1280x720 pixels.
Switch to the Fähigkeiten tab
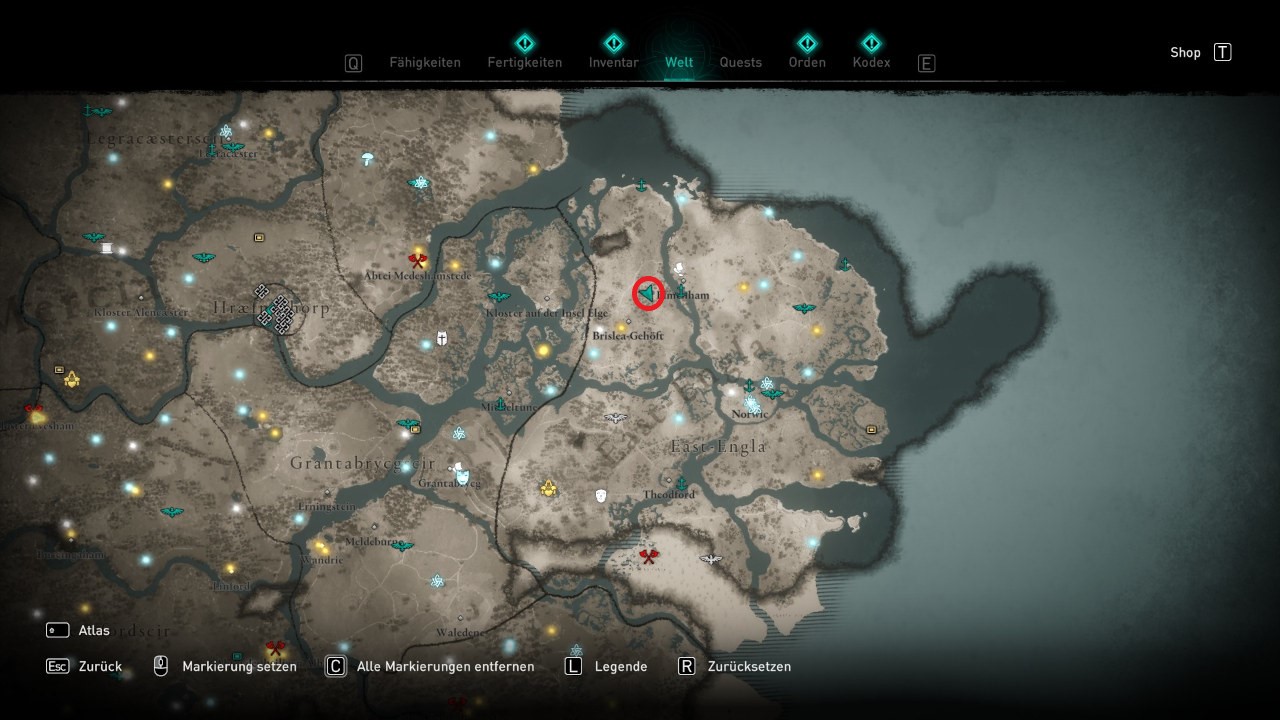pyautogui.click(x=424, y=62)
